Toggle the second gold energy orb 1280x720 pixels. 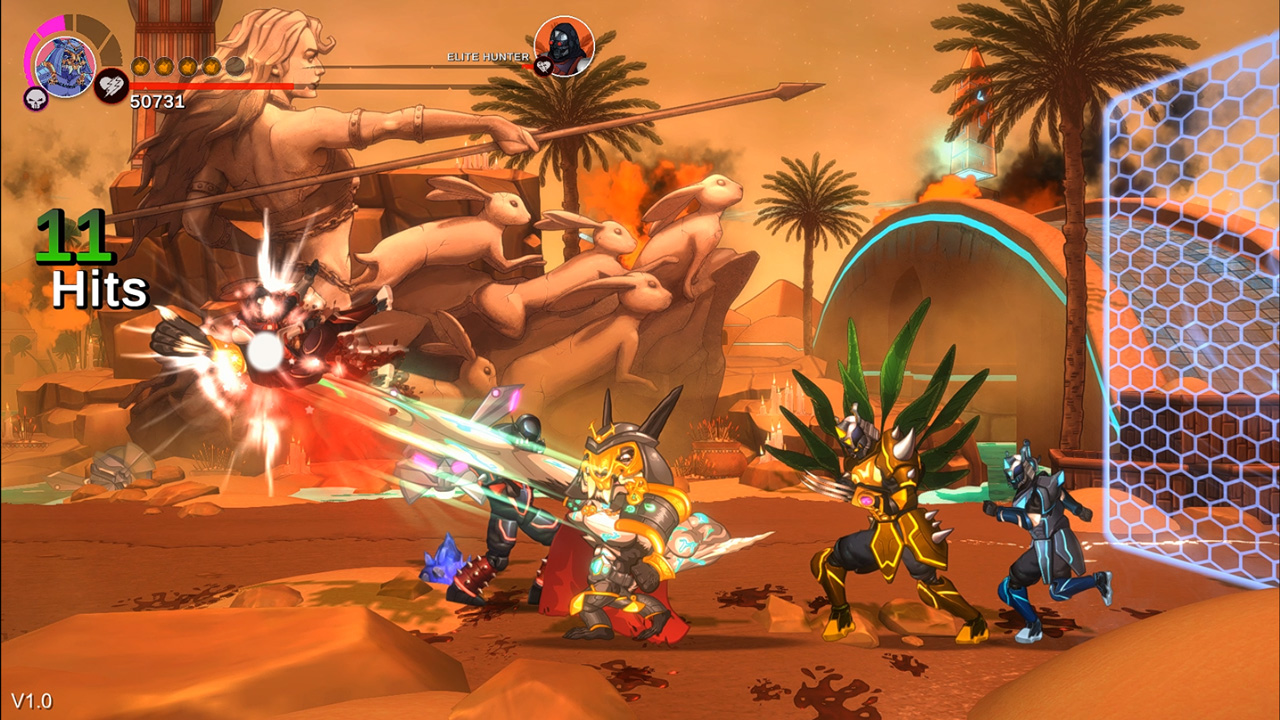(163, 66)
